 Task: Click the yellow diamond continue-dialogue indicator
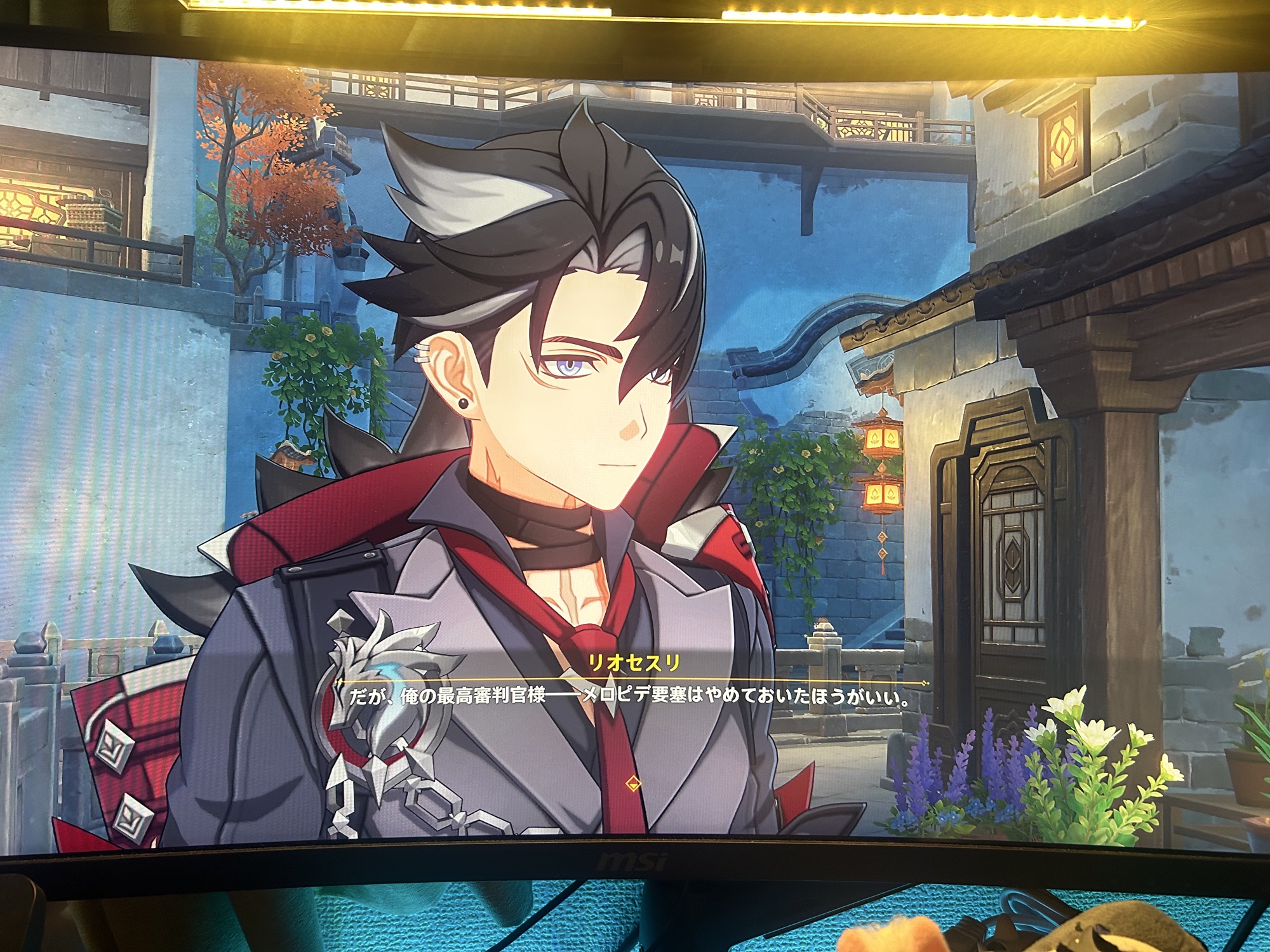pos(632,783)
